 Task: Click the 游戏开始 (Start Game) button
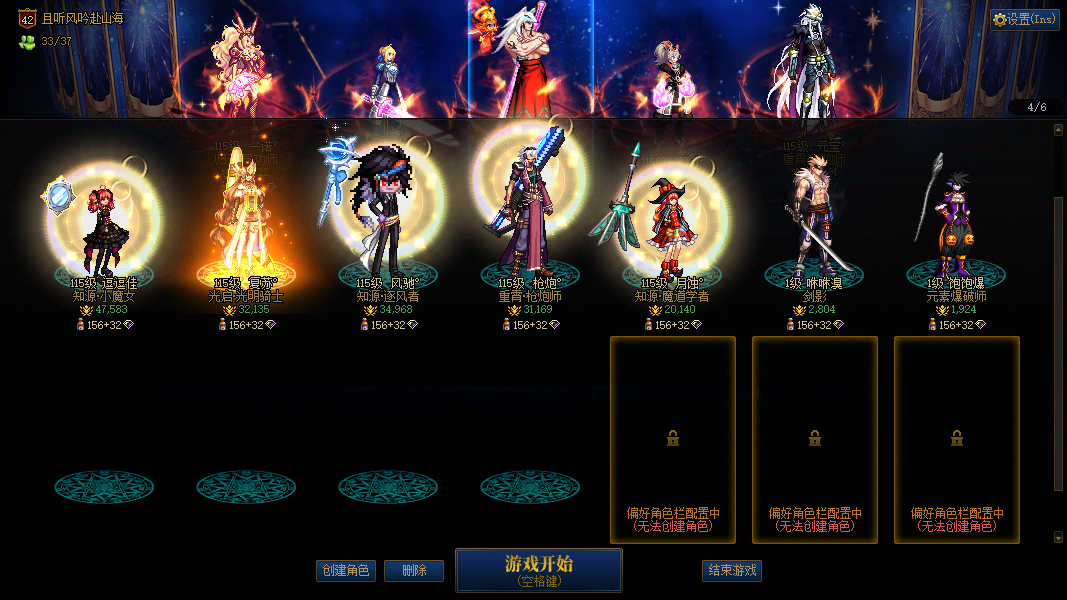point(538,570)
